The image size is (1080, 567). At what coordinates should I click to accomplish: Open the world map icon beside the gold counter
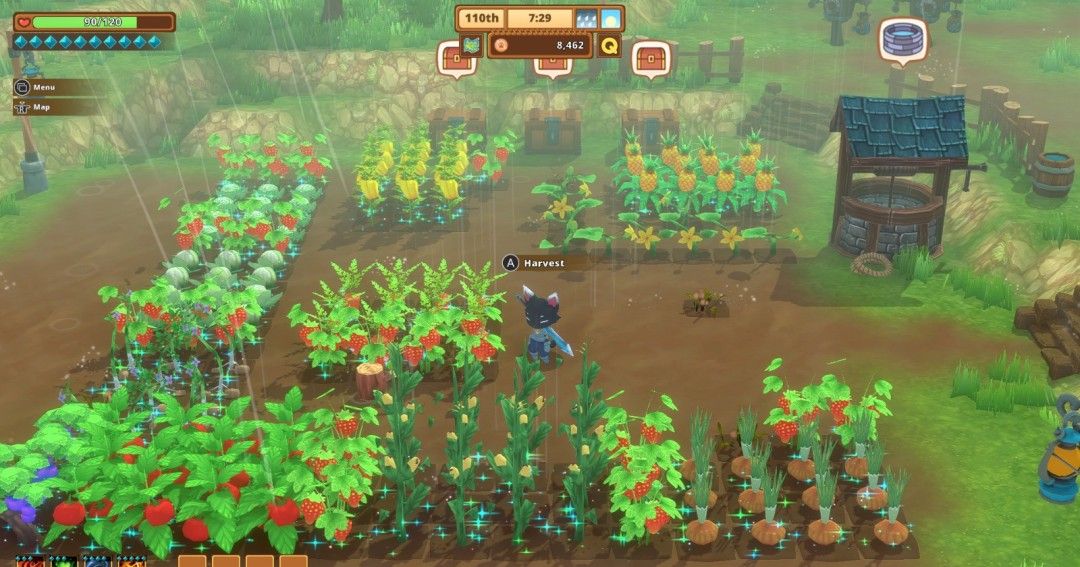point(472,45)
